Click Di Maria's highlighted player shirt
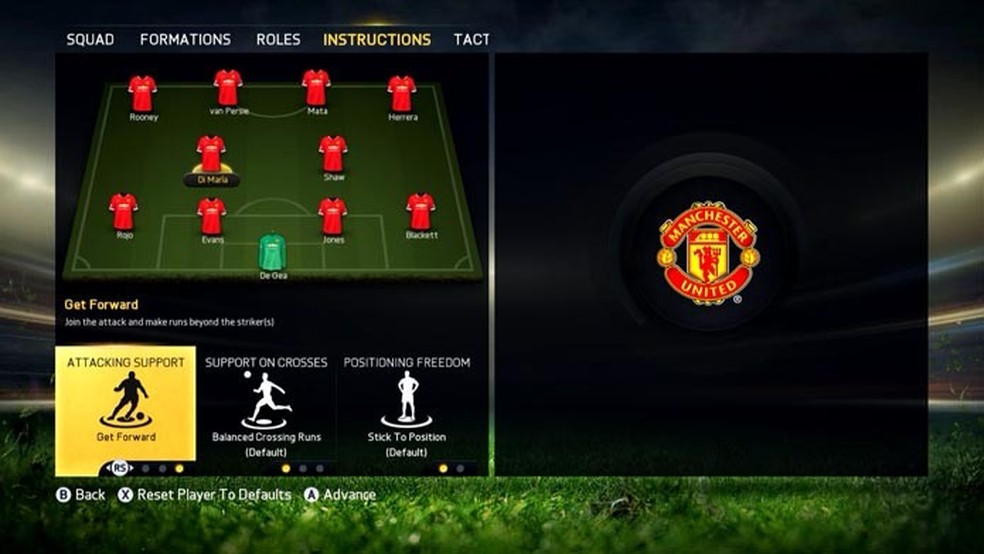The height and width of the screenshot is (554, 984). click(211, 154)
